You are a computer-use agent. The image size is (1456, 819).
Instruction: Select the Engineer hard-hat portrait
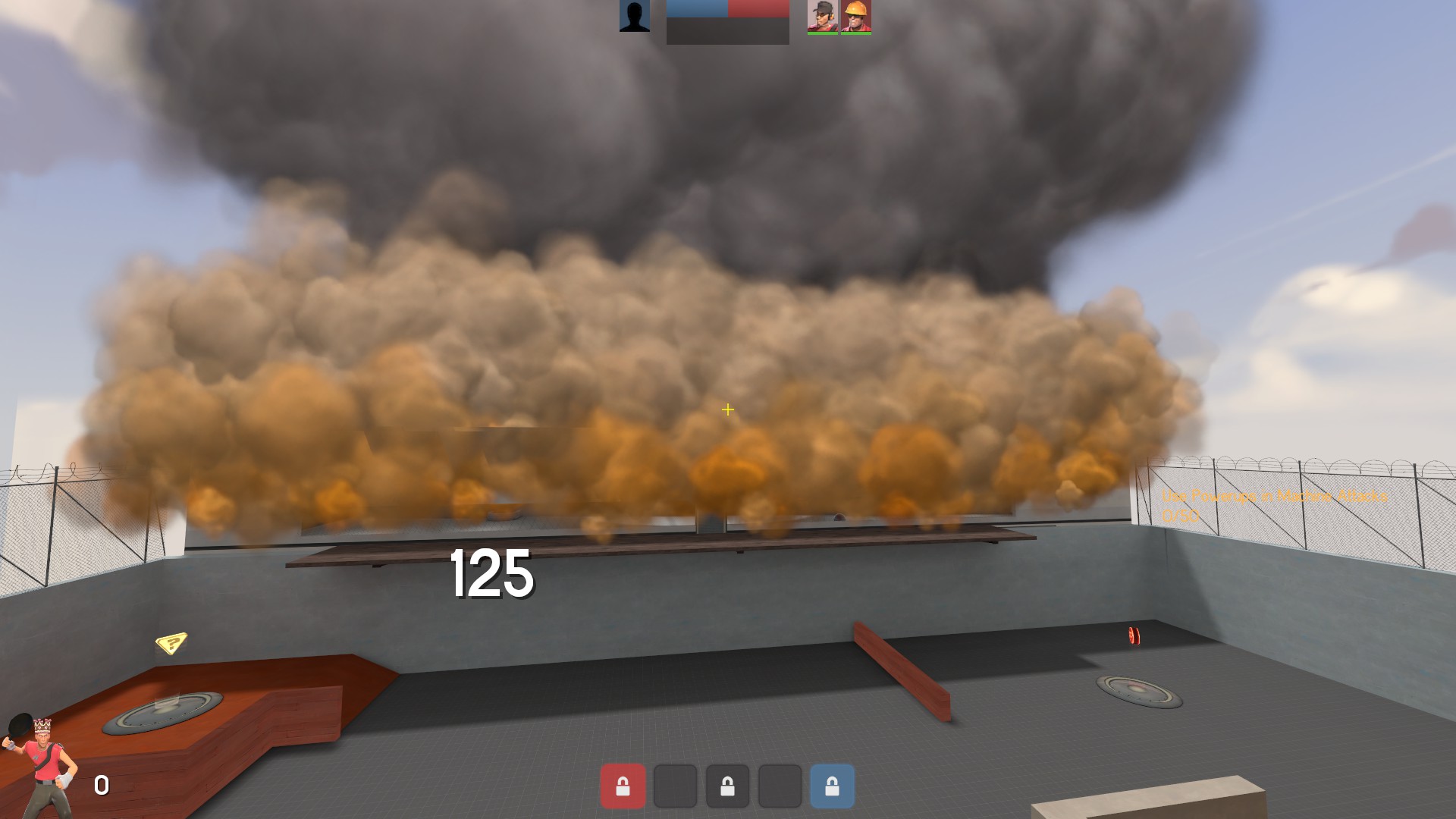[x=856, y=17]
